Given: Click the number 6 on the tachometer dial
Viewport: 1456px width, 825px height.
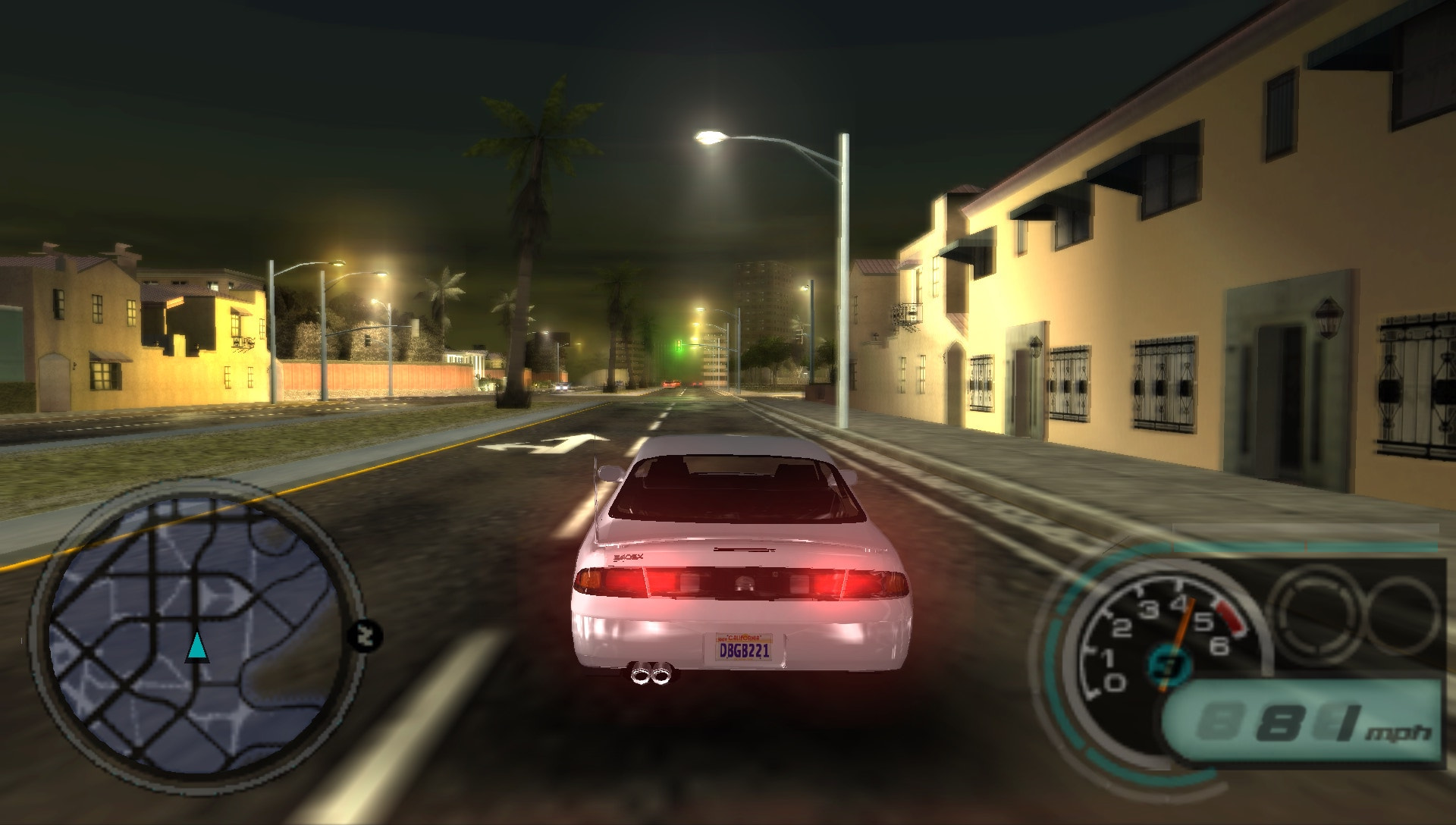Looking at the screenshot, I should (1219, 647).
